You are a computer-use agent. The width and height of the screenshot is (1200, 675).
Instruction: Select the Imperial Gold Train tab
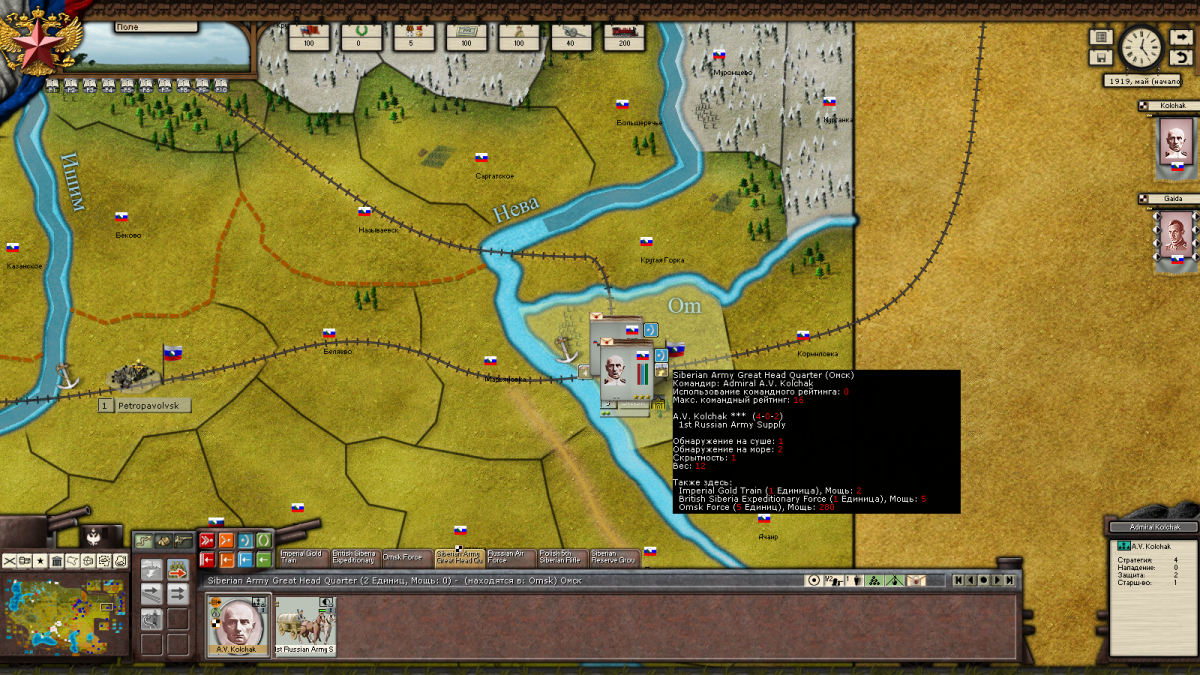301,557
